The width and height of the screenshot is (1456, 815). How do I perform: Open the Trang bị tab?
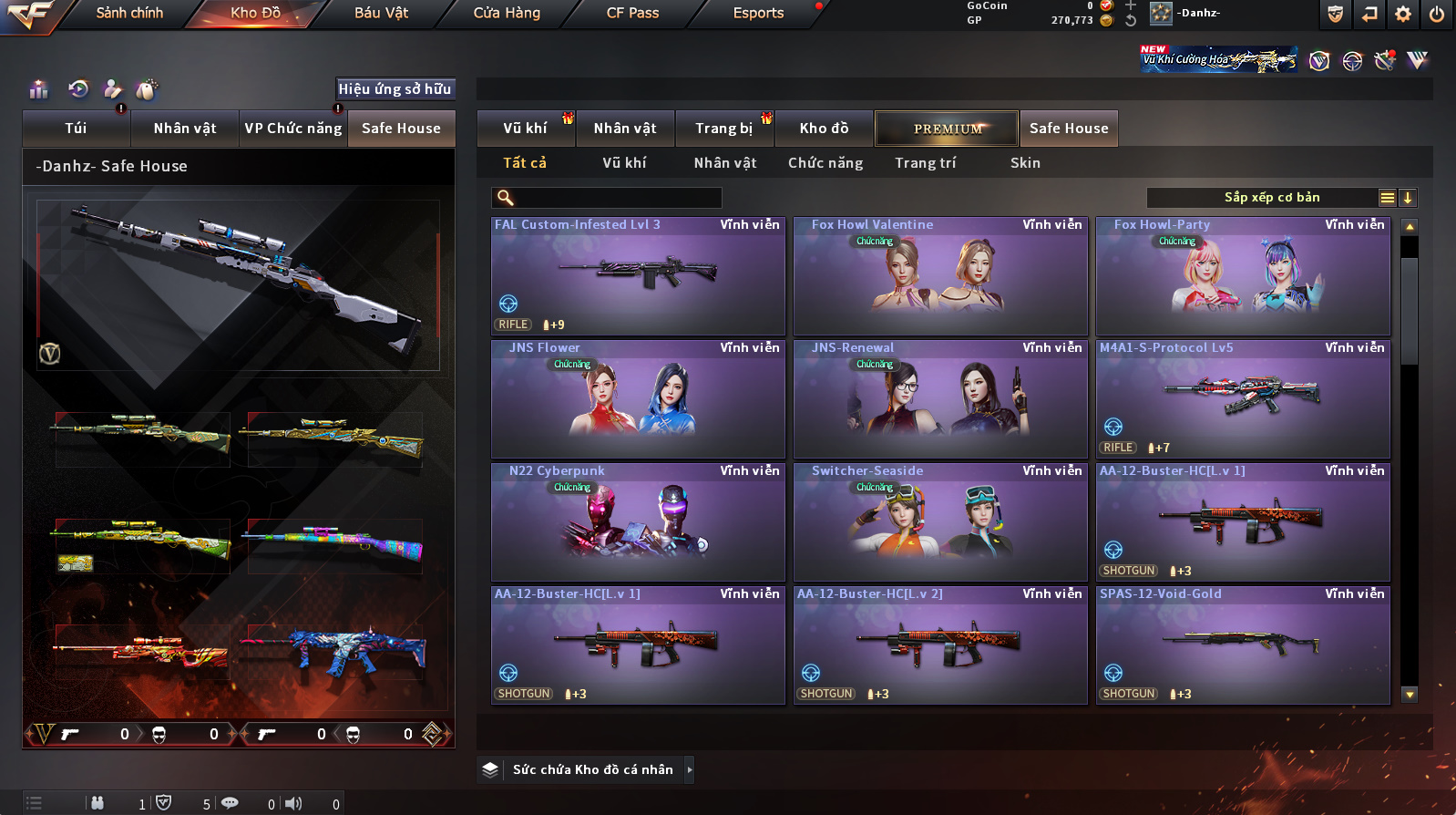(x=724, y=129)
